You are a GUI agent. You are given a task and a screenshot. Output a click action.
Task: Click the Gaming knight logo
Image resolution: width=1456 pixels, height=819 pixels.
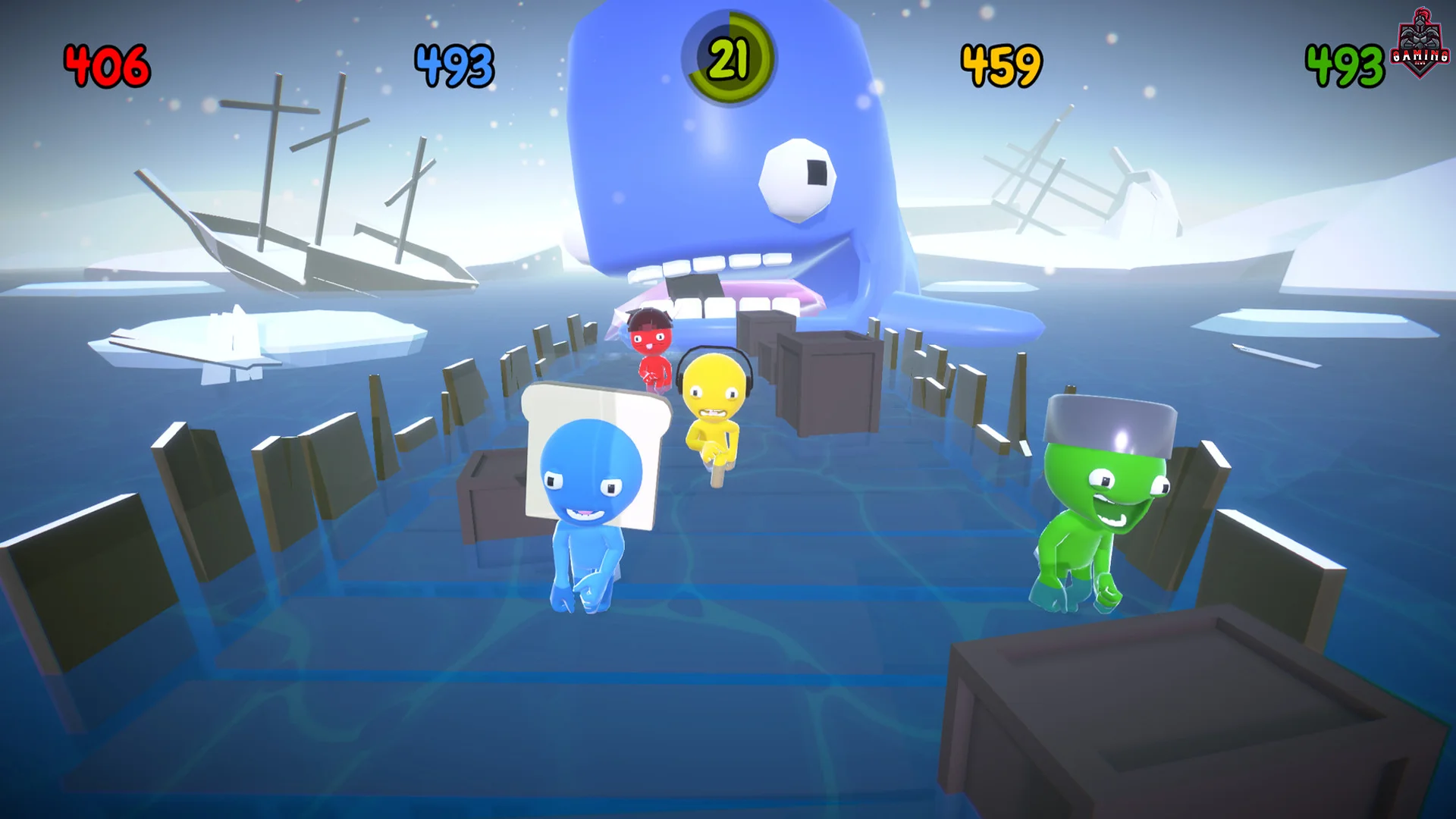[x=1420, y=42]
